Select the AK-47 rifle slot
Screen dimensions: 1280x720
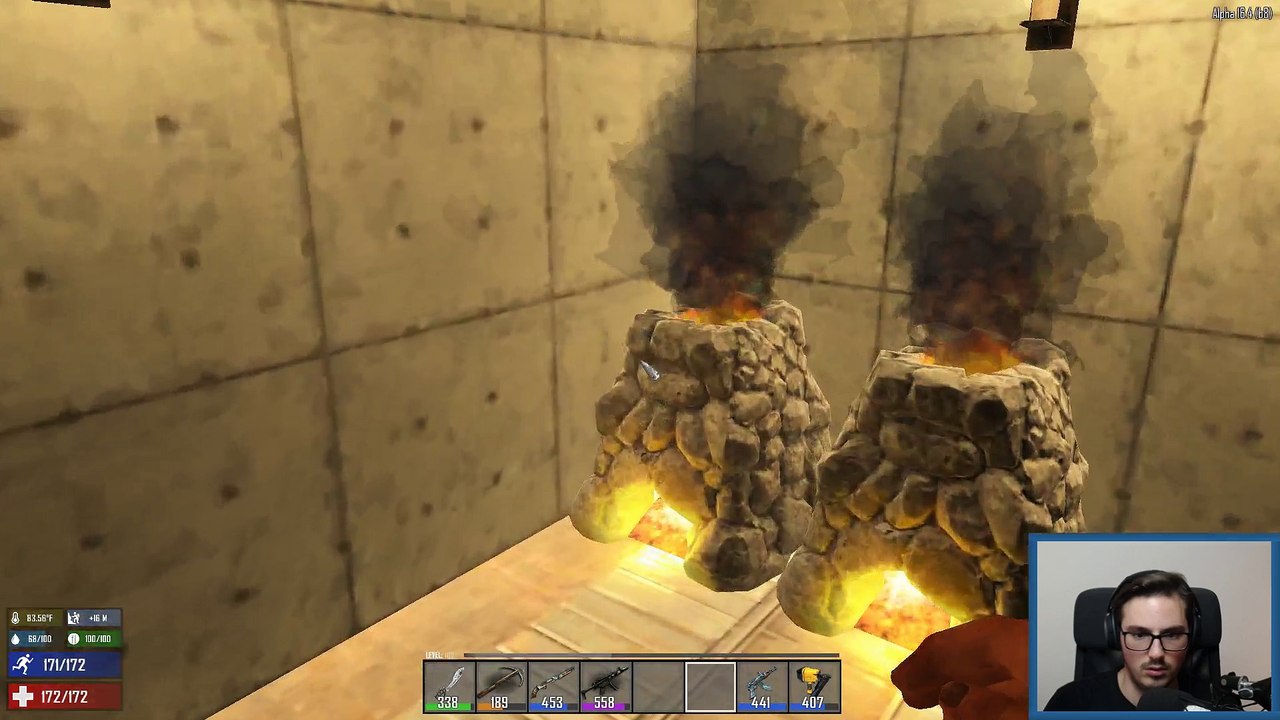coord(762,687)
